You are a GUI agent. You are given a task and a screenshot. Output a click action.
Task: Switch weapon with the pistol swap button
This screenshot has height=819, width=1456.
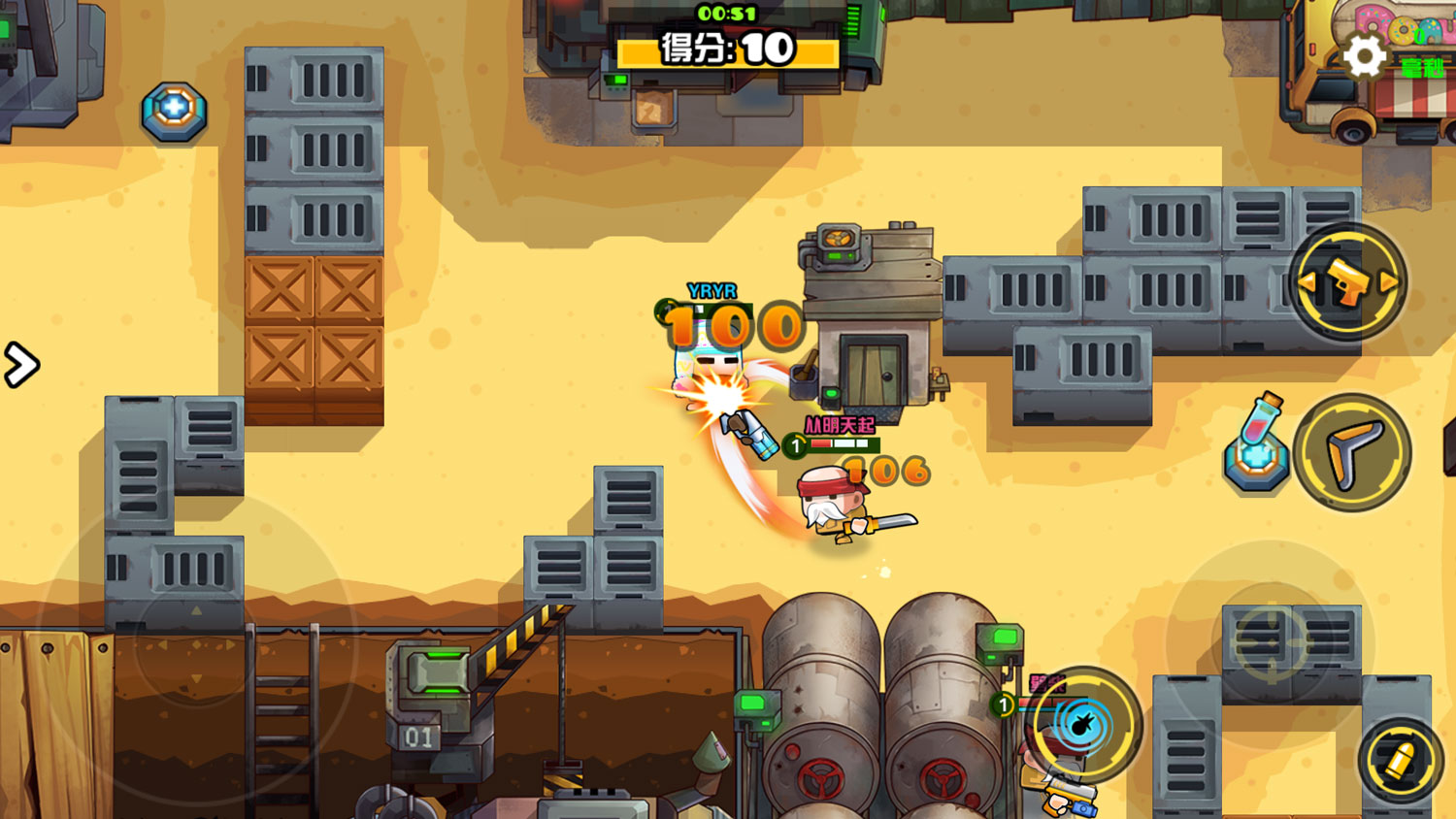click(x=1348, y=282)
